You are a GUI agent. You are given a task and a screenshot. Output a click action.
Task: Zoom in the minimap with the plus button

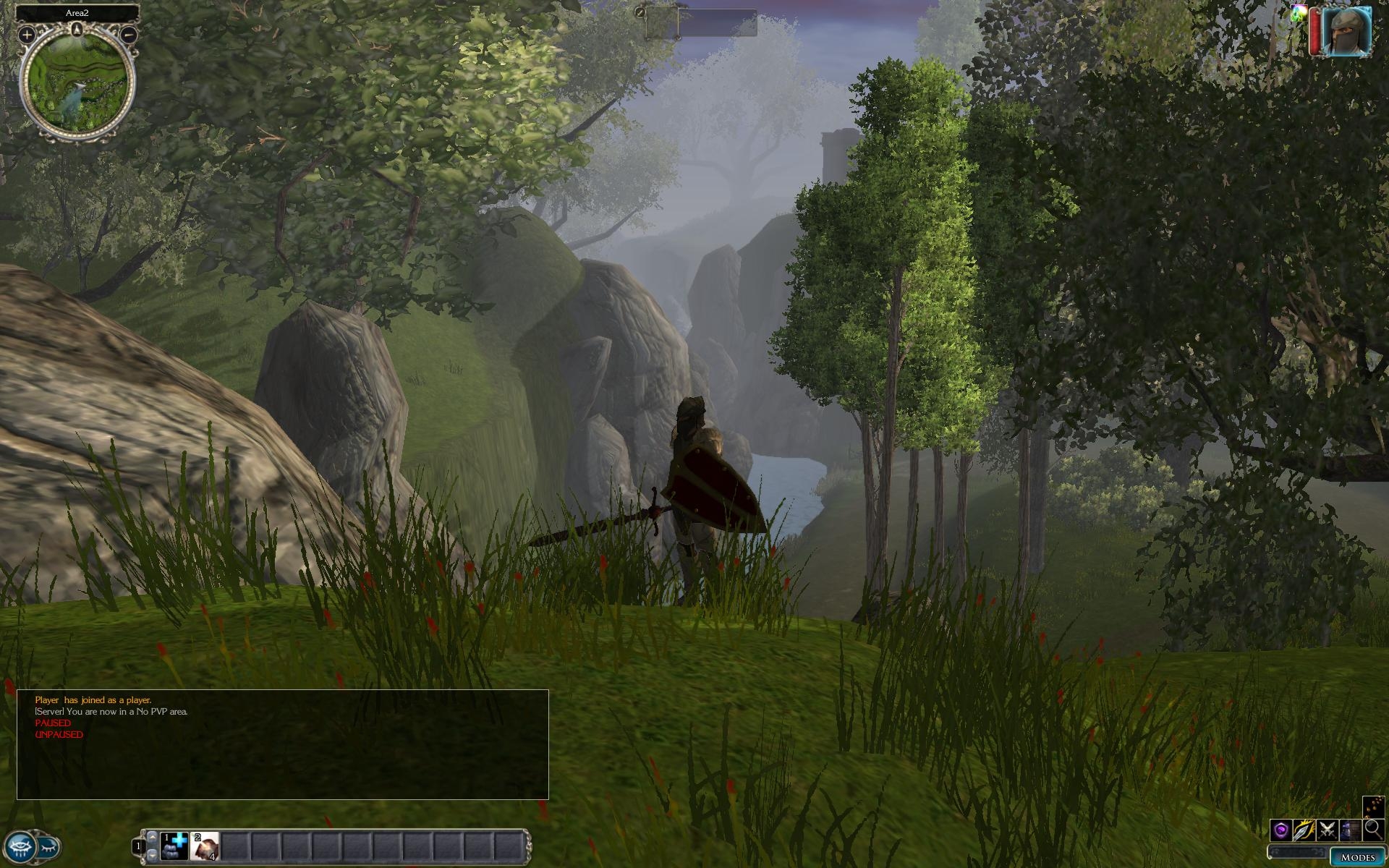(x=27, y=34)
